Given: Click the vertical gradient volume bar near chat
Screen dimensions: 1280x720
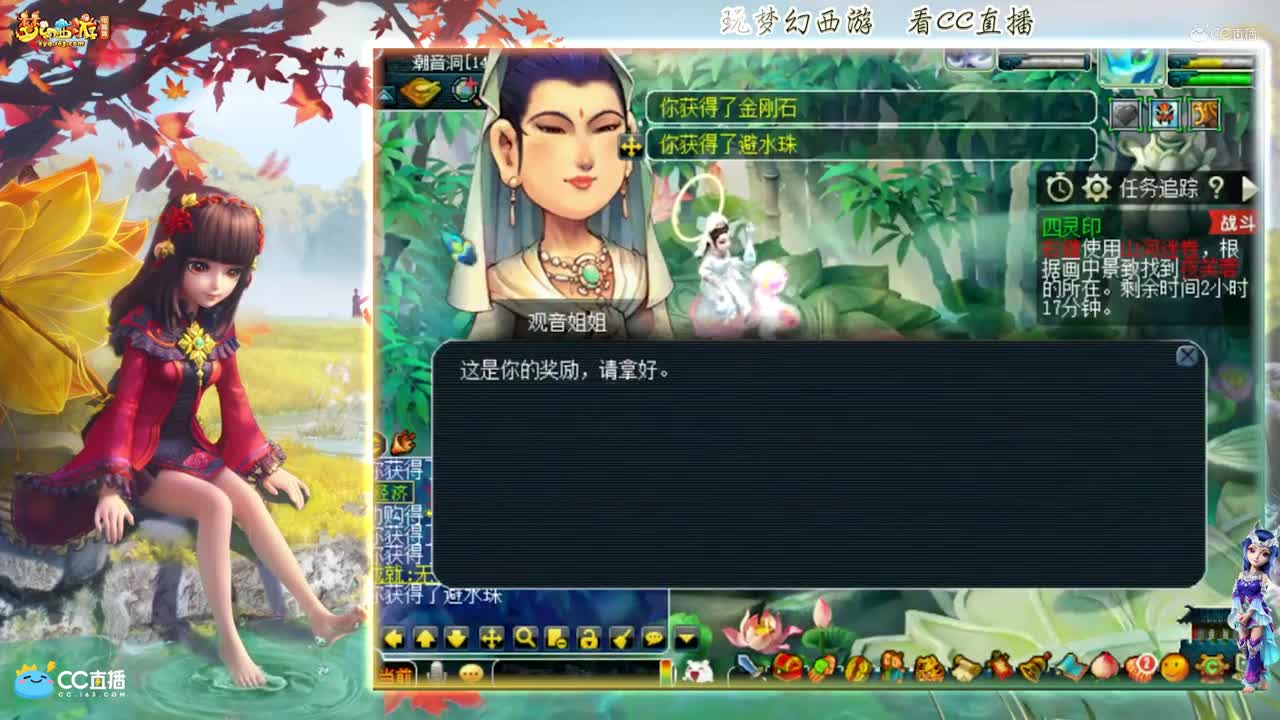Looking at the screenshot, I should (667, 670).
